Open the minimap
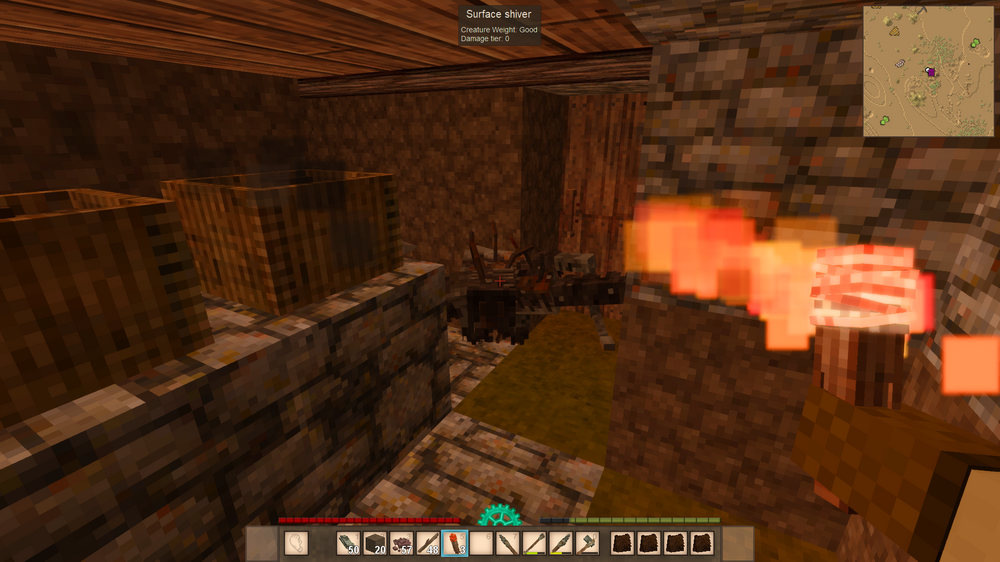1000x562 pixels. coord(929,70)
